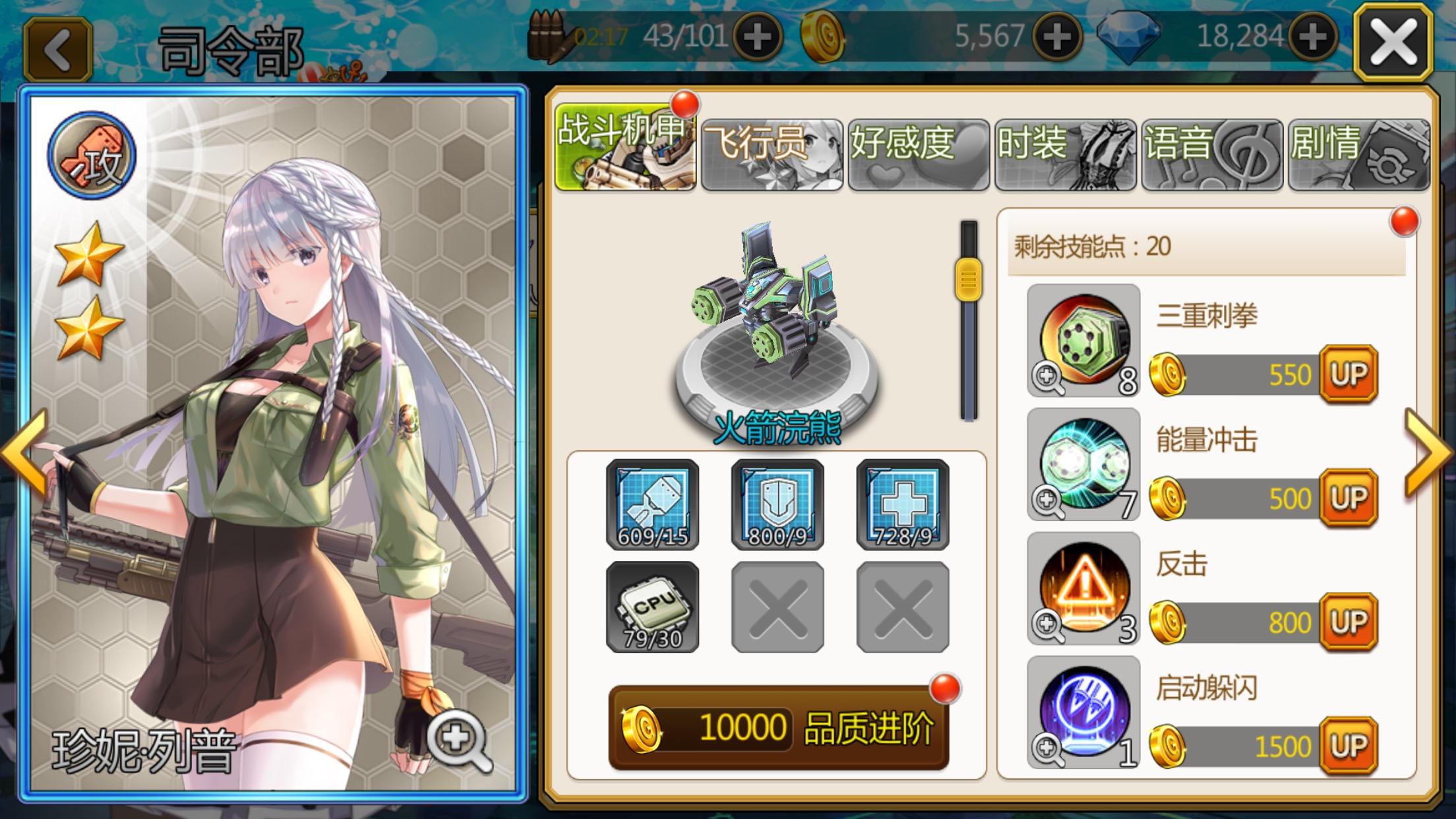Show the previous character with left arrow
This screenshot has height=819, width=1456.
pyautogui.click(x=25, y=452)
